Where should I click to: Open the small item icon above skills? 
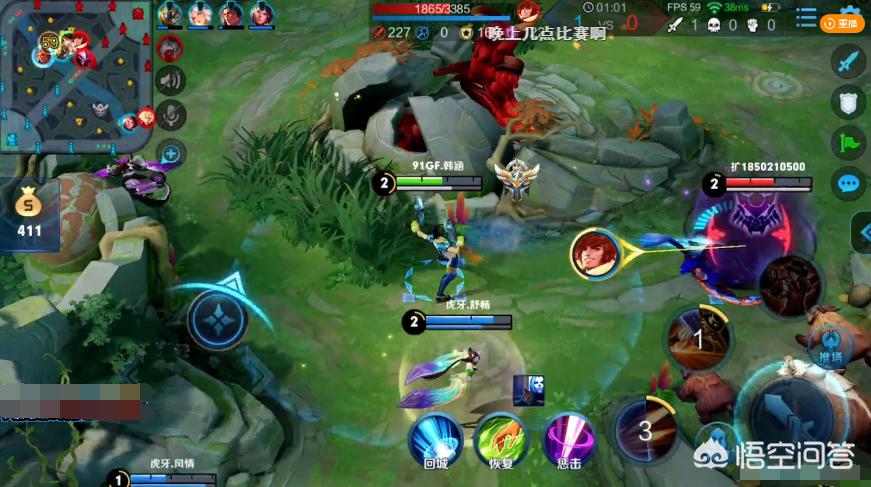pyautogui.click(x=528, y=390)
